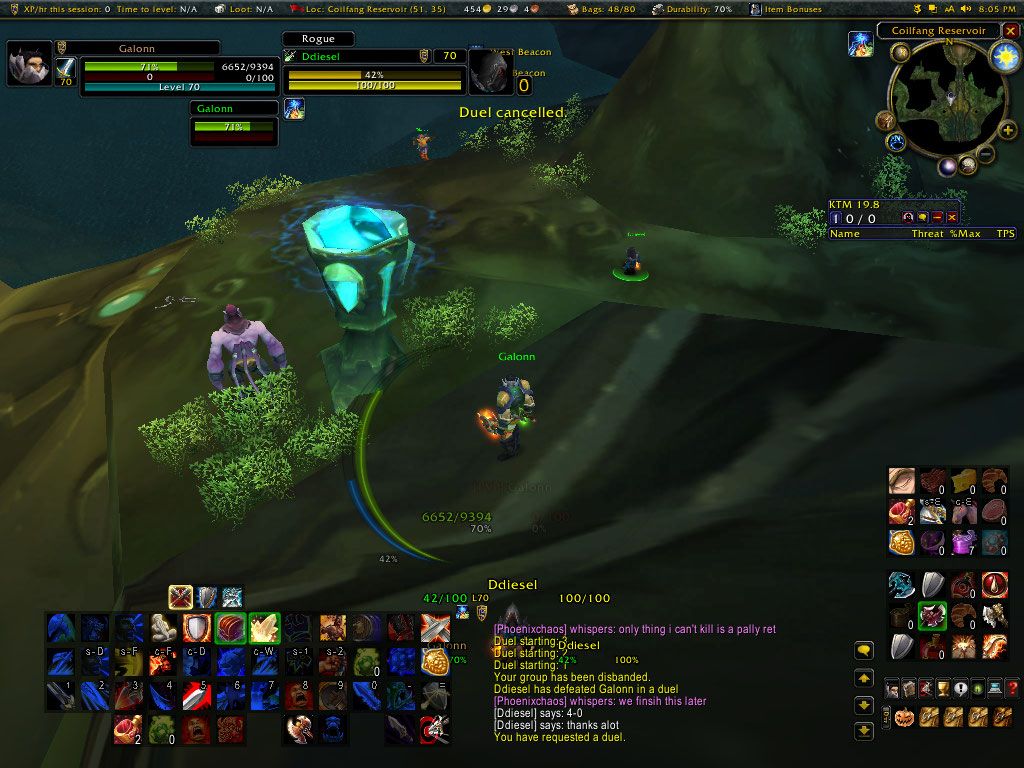Activate the Battle Stance crossed-swords icon

181,597
